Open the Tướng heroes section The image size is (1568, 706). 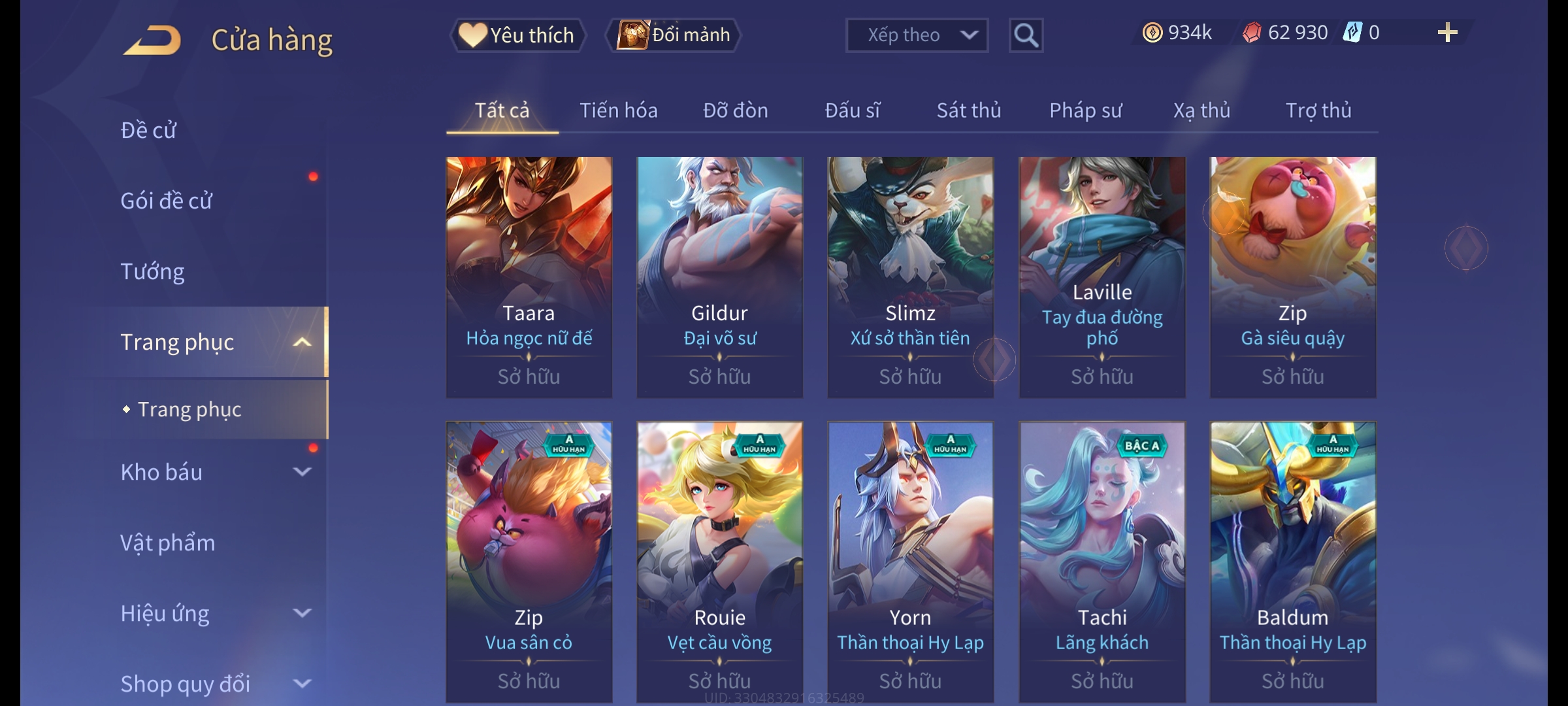coord(153,271)
